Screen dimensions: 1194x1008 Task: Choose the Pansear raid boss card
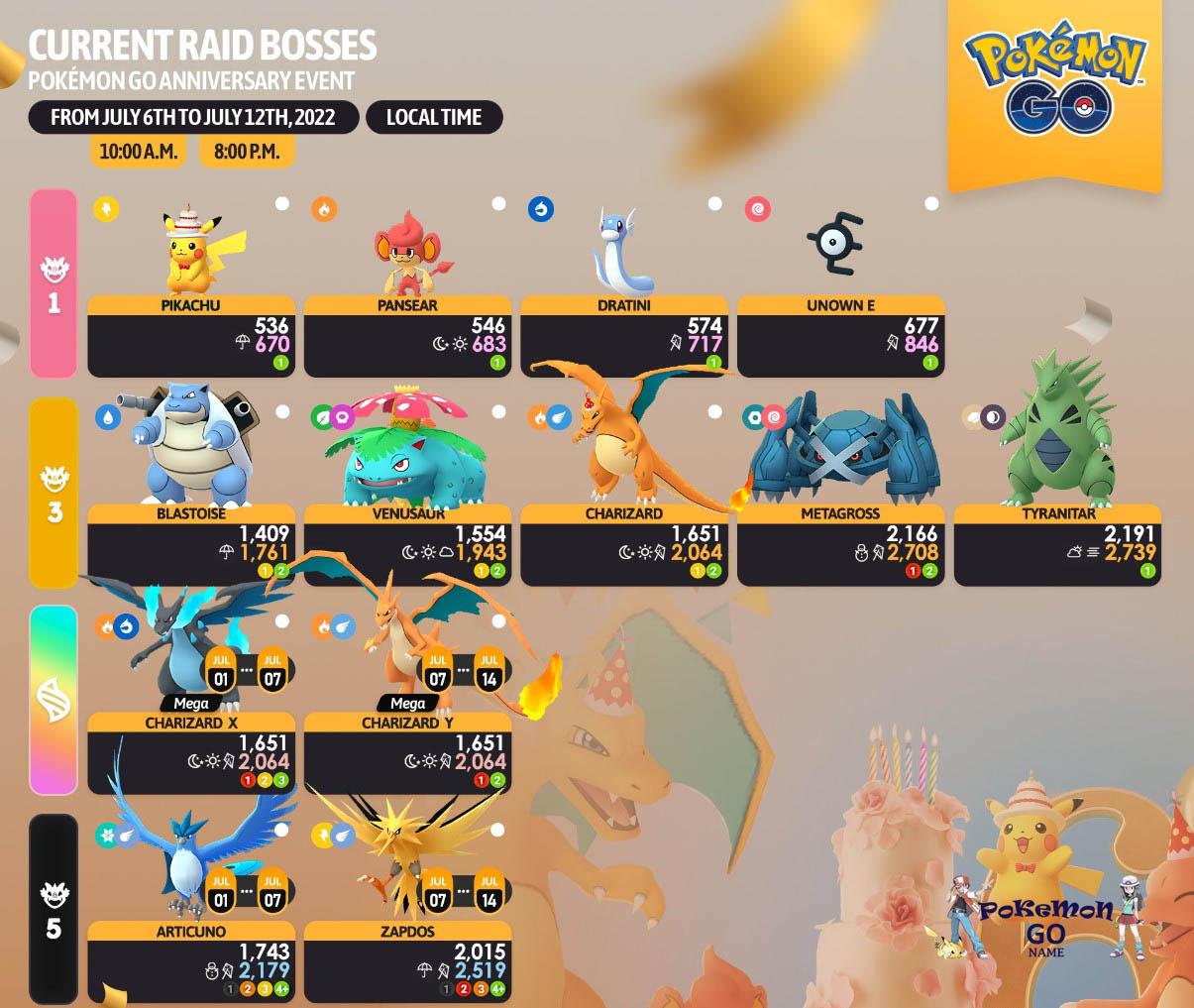[407, 336]
